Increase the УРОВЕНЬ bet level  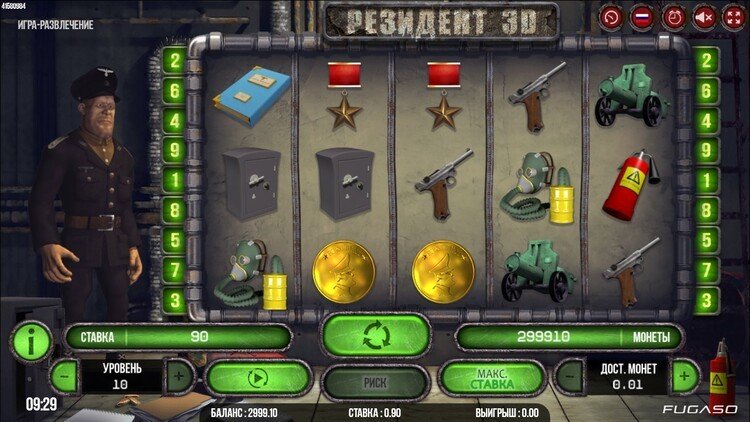coord(179,378)
